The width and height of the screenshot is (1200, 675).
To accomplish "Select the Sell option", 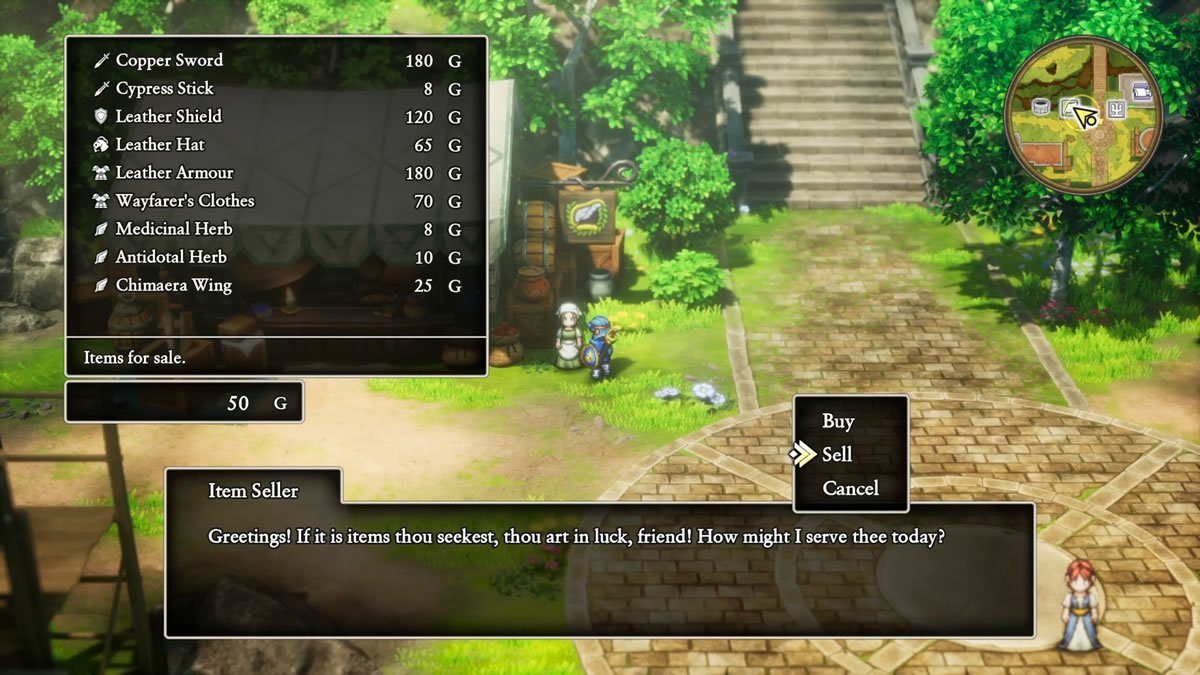I will [837, 455].
